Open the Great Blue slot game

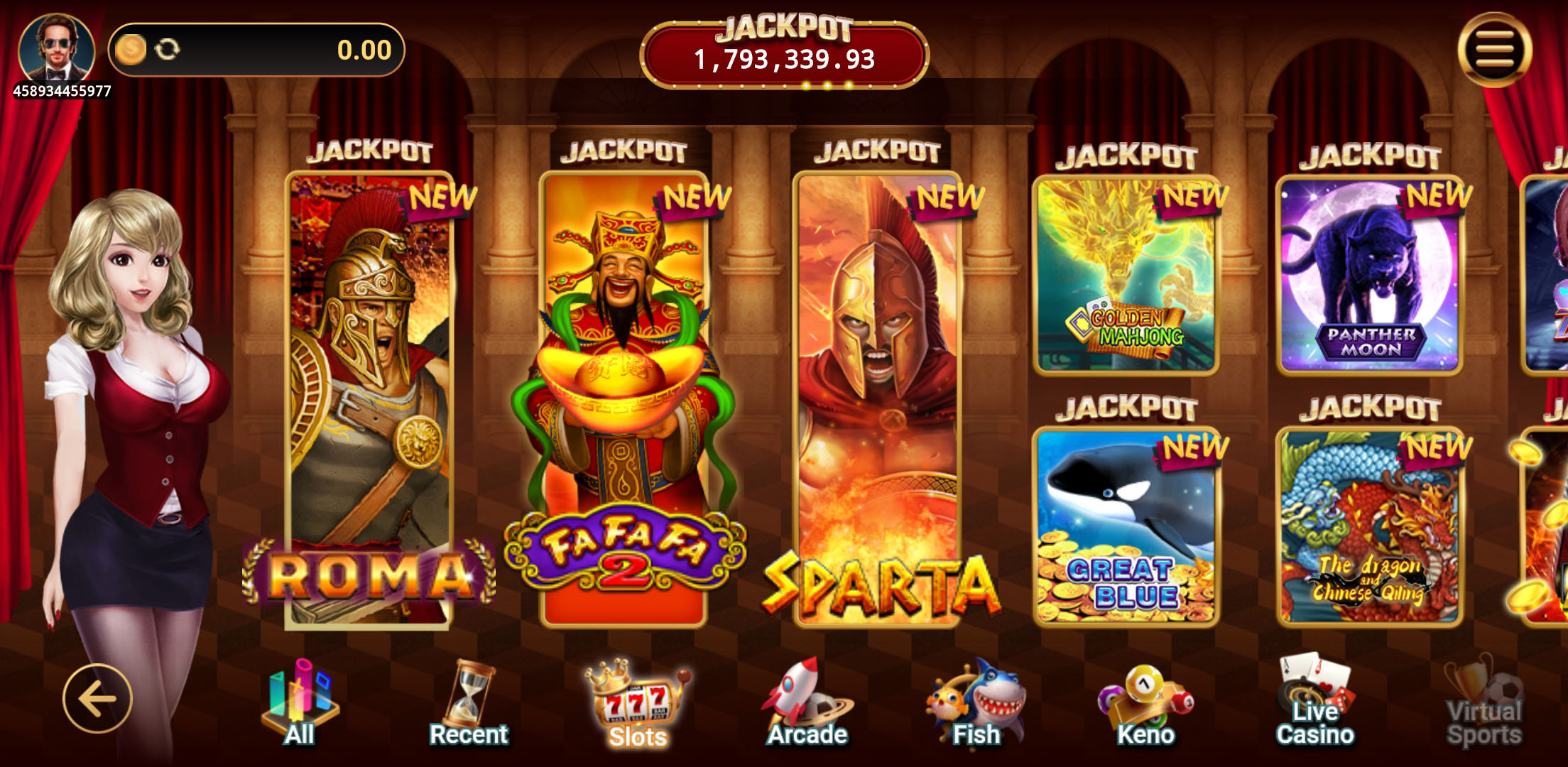(x=1126, y=526)
